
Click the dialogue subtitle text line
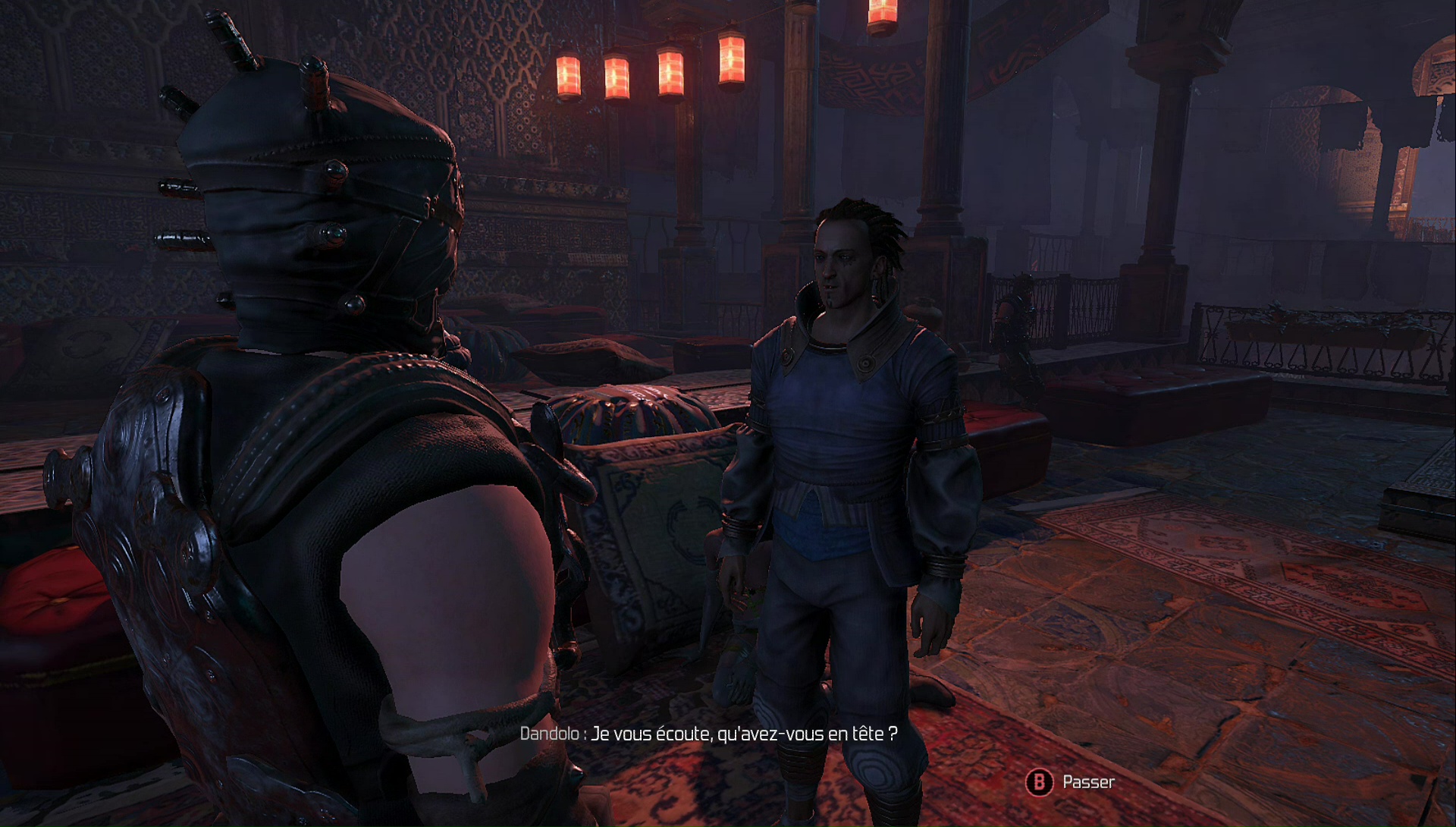pos(709,734)
